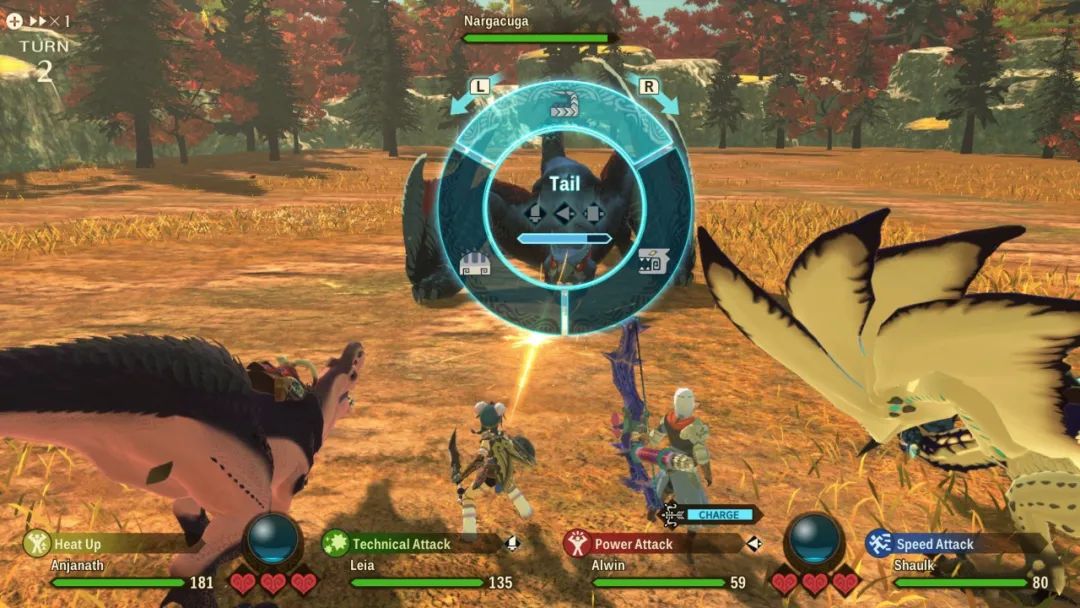
Task: Choose Leia's Technical Attack command
Action: (401, 544)
